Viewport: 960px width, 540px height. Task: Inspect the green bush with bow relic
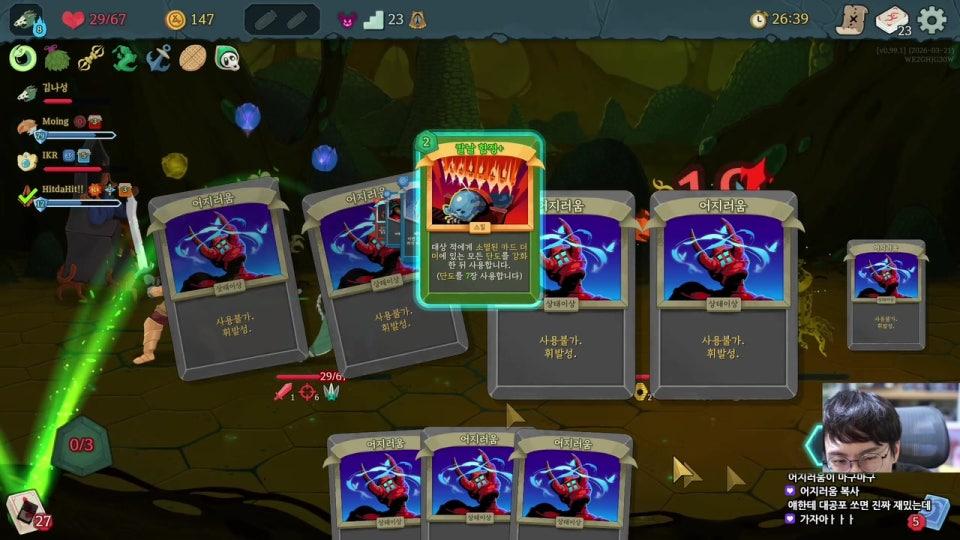[57, 58]
